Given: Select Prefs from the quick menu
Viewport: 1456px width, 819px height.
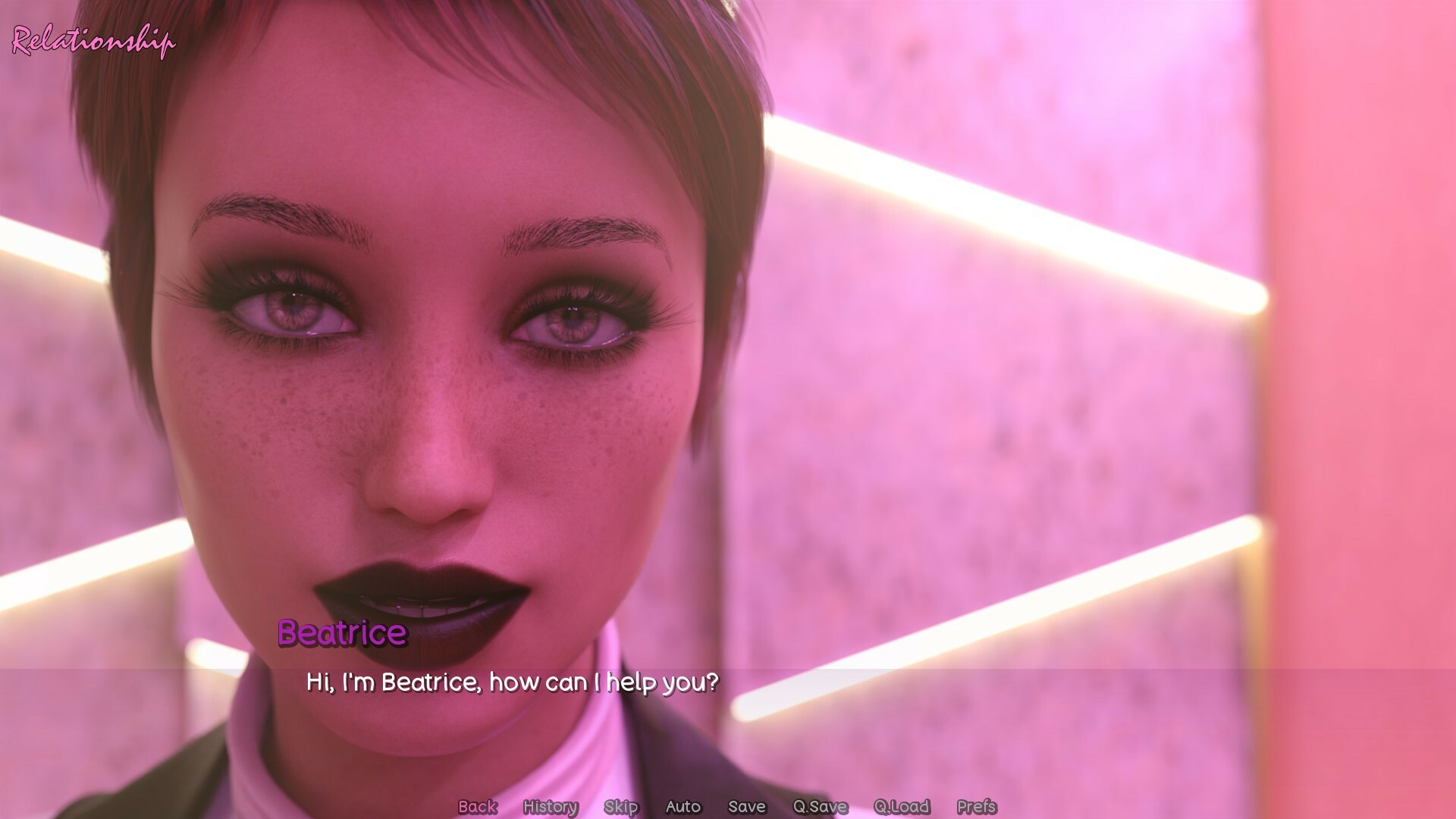Looking at the screenshot, I should click(x=980, y=807).
